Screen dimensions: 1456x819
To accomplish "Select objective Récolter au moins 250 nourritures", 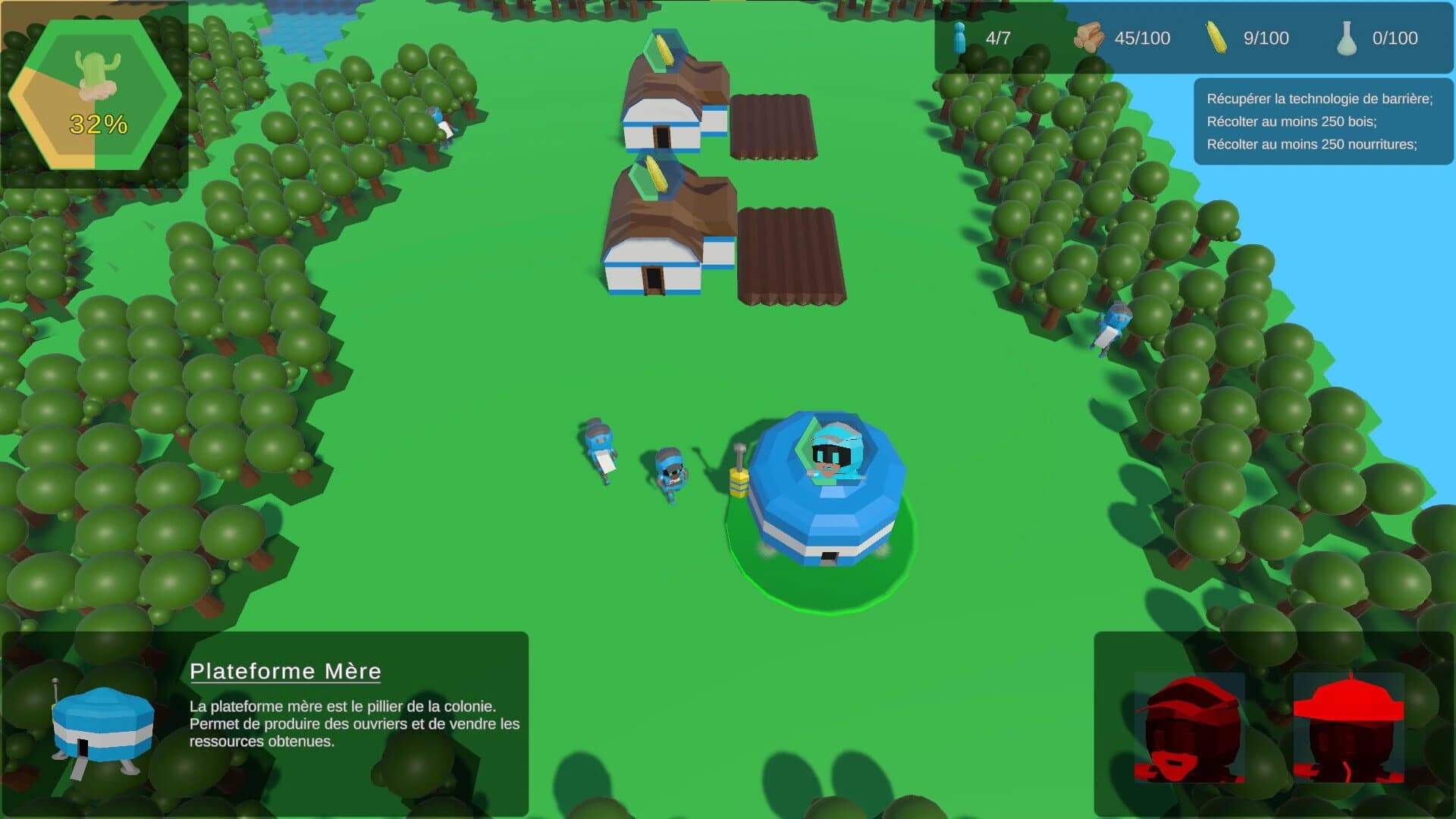I will tap(1312, 143).
